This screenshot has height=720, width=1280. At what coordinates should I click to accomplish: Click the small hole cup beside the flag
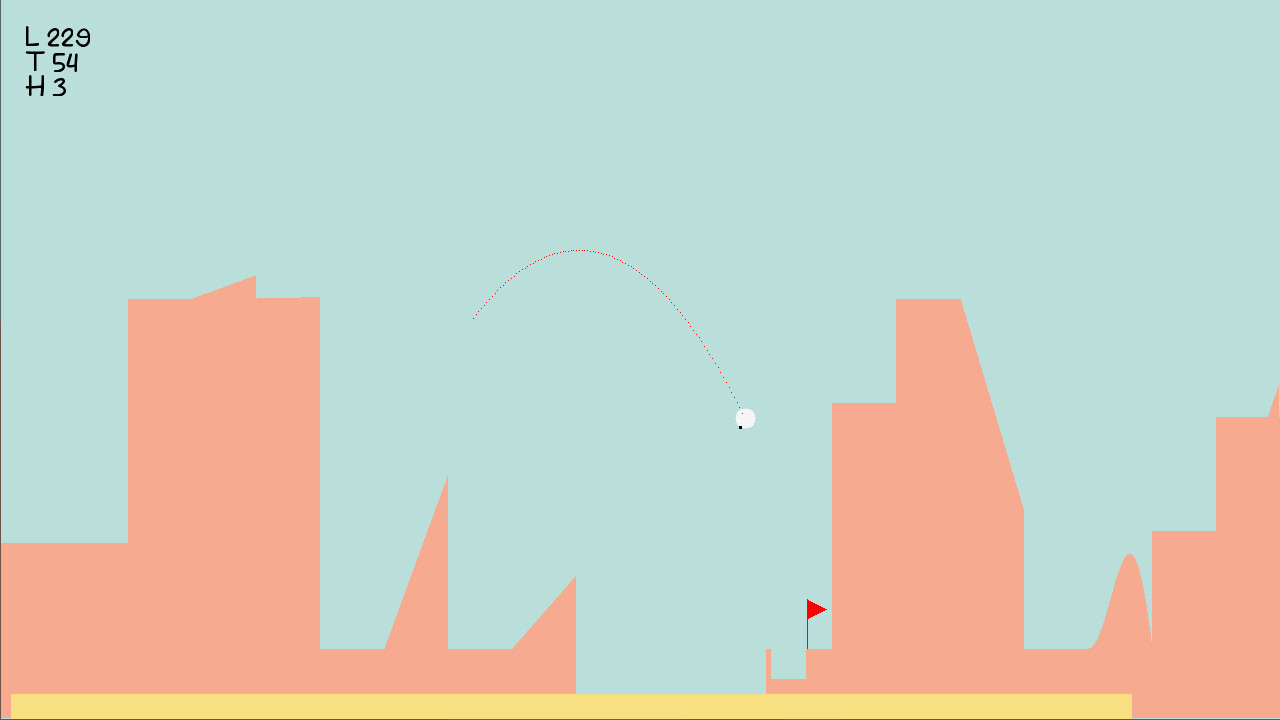pyautogui.click(x=805, y=652)
